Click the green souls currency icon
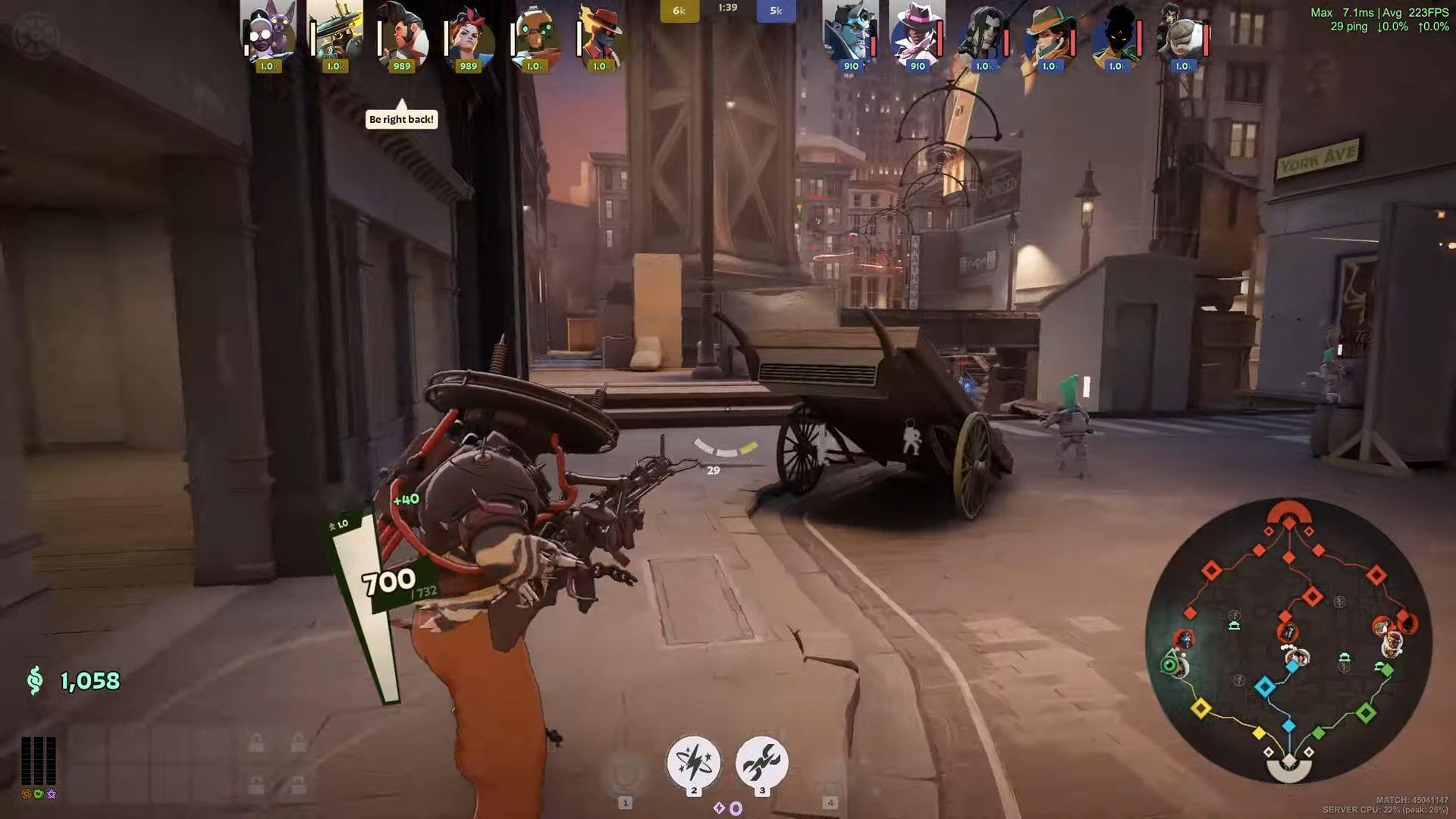The height and width of the screenshot is (819, 1456). click(x=34, y=680)
